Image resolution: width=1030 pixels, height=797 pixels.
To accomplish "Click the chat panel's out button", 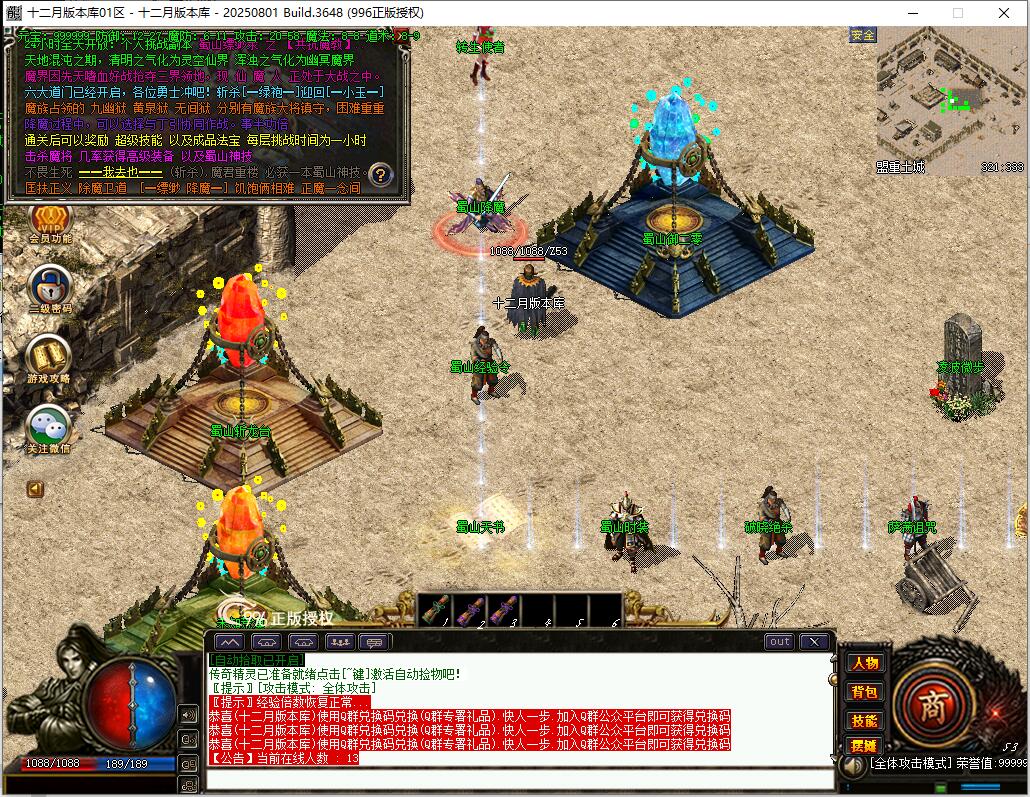I will coord(779,642).
